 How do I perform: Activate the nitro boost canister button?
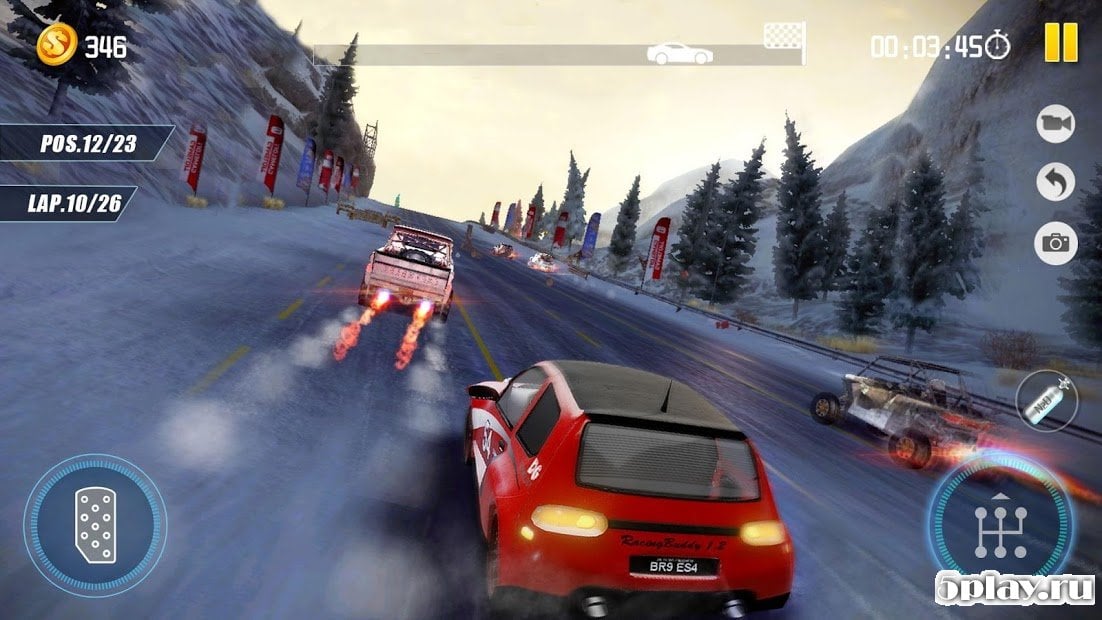(x=1046, y=401)
